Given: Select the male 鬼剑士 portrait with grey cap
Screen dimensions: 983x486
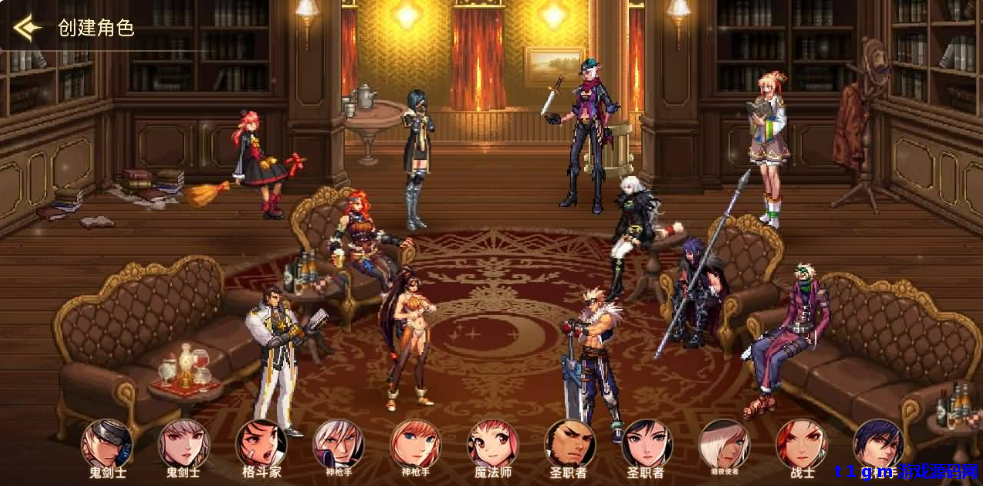Looking at the screenshot, I should tap(106, 443).
